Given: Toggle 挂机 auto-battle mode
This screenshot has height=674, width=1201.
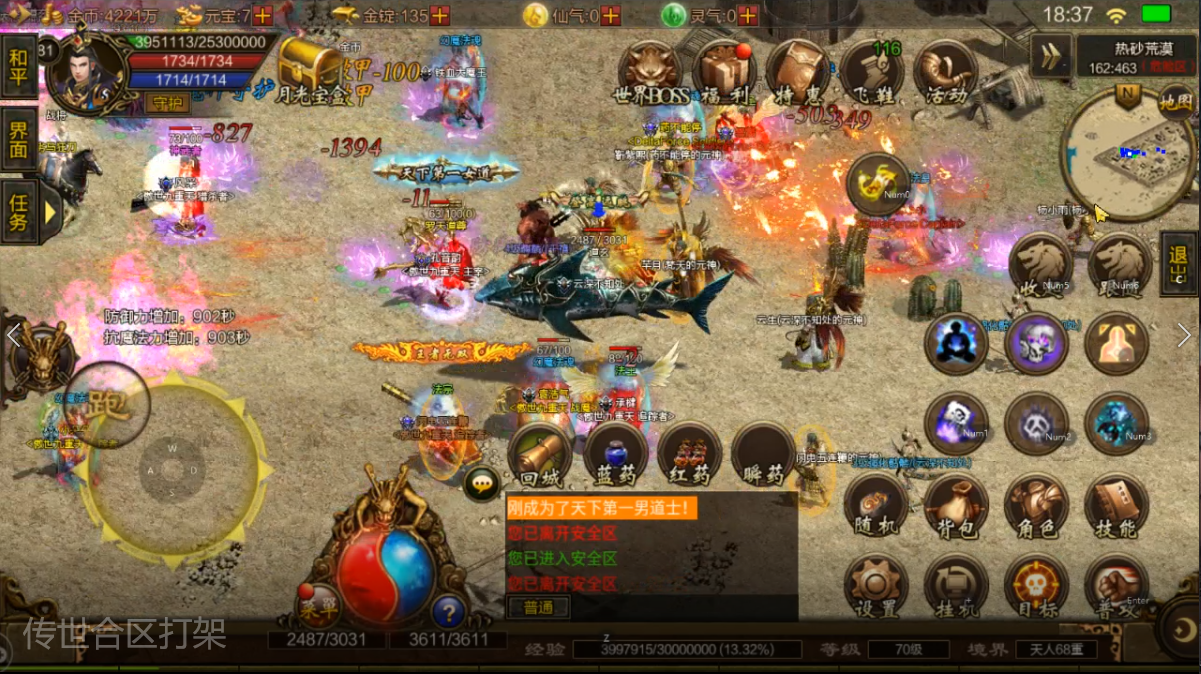Looking at the screenshot, I should click(956, 587).
